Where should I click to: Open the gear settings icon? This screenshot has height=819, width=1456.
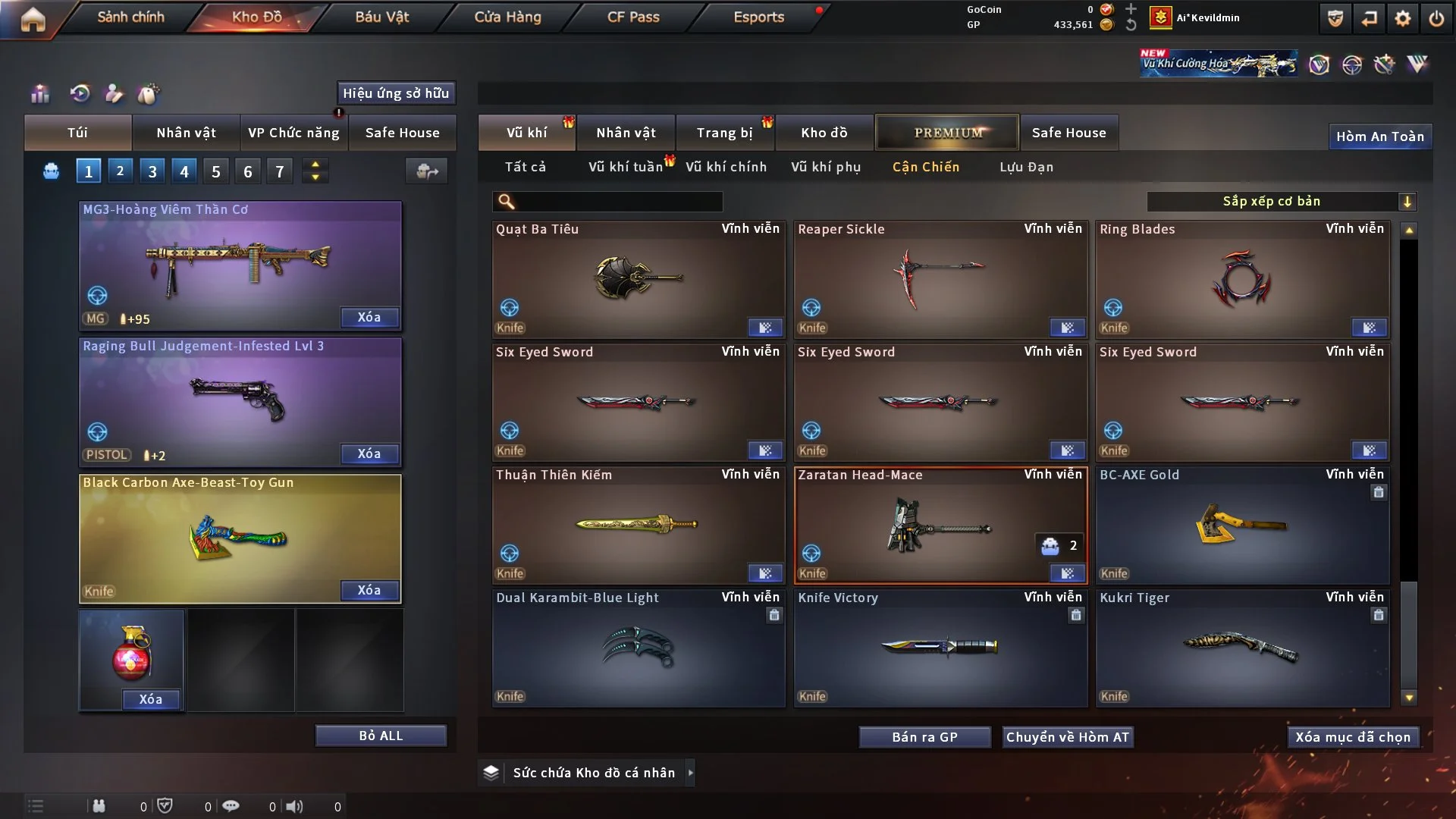click(x=1403, y=18)
